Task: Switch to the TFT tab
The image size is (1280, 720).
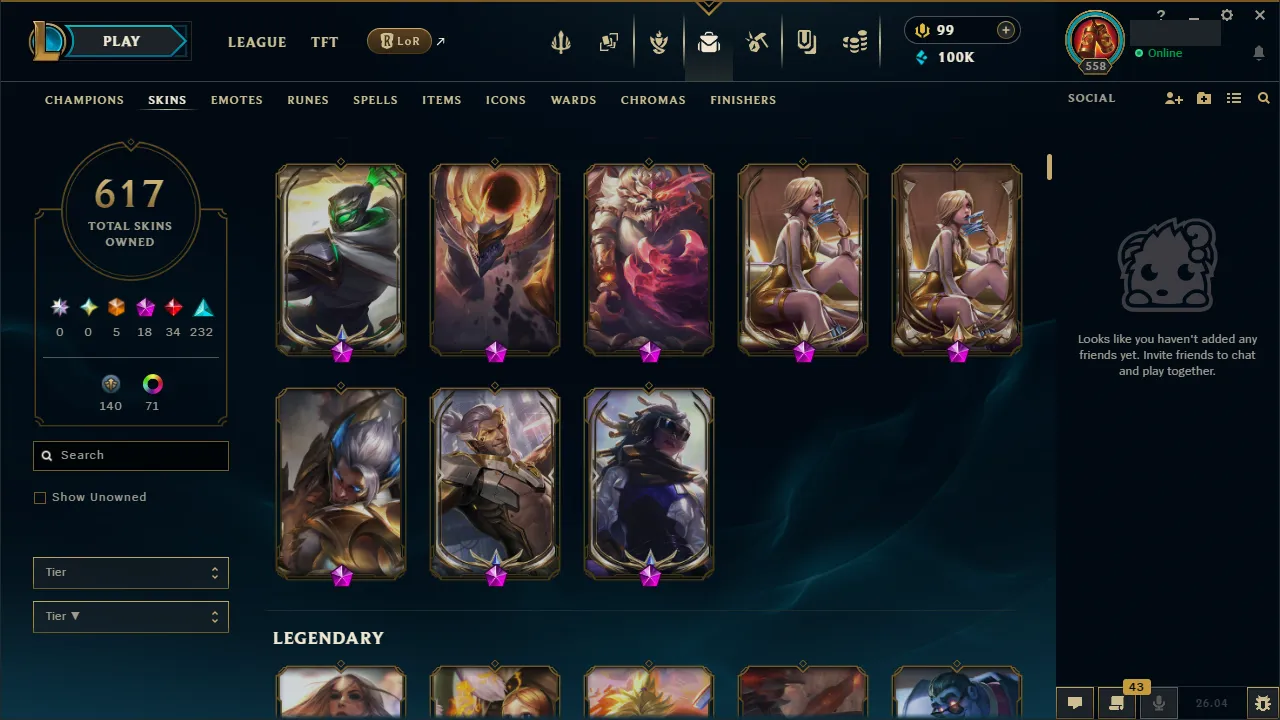Action: (x=324, y=42)
